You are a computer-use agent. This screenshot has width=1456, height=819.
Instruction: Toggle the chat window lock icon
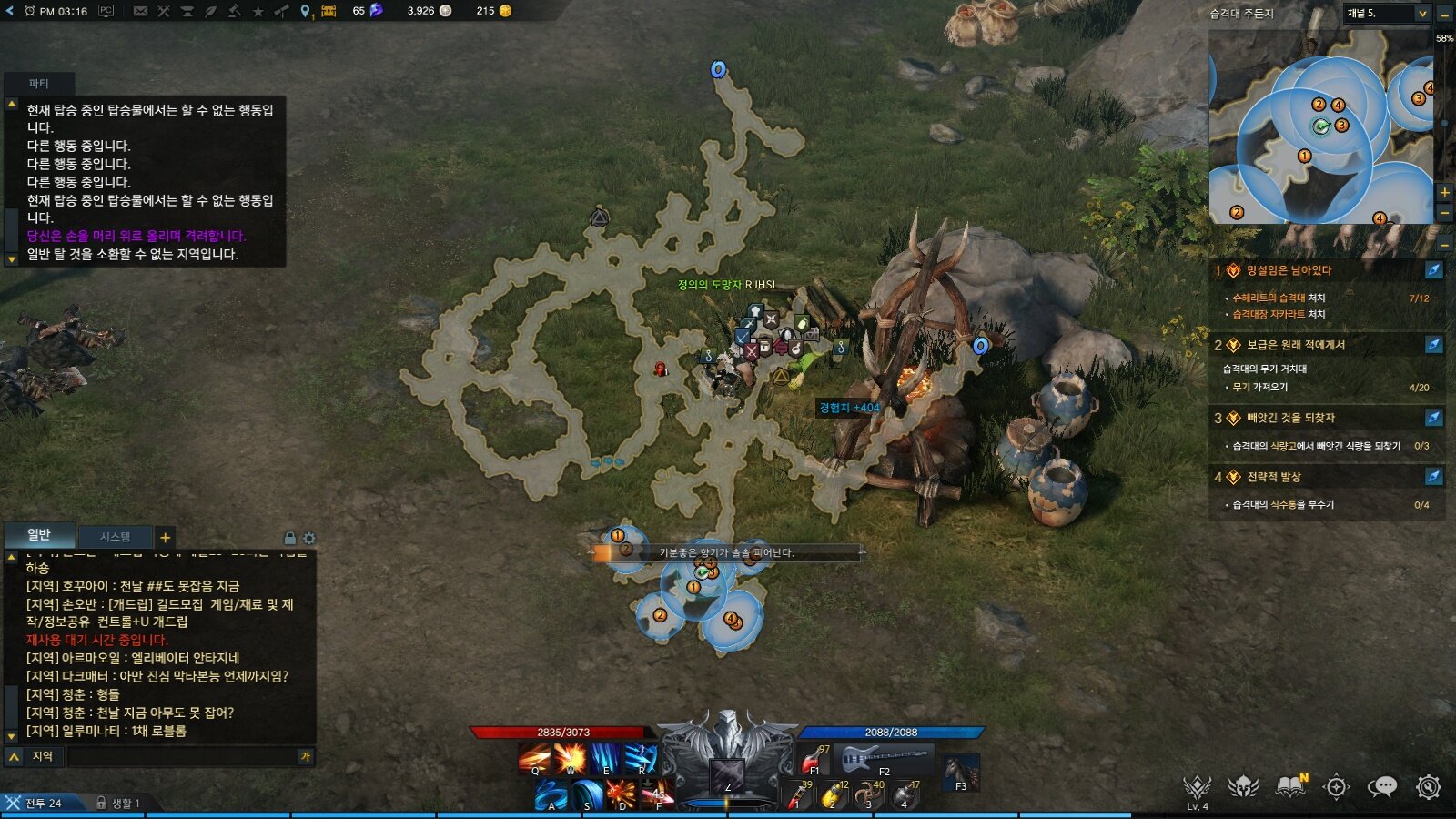click(291, 538)
